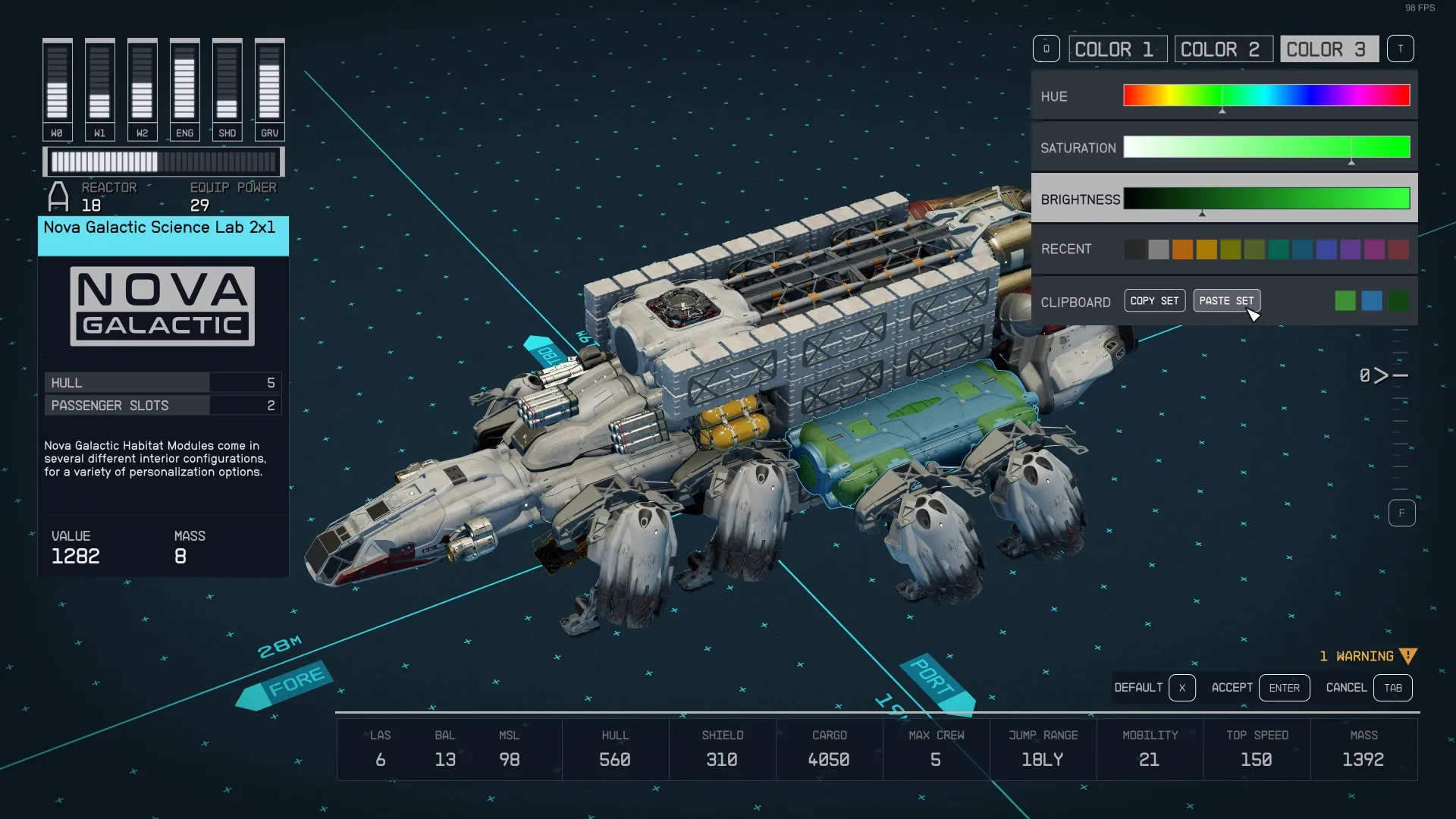1456x819 pixels.
Task: Select the Color 3 tab
Action: (x=1329, y=49)
